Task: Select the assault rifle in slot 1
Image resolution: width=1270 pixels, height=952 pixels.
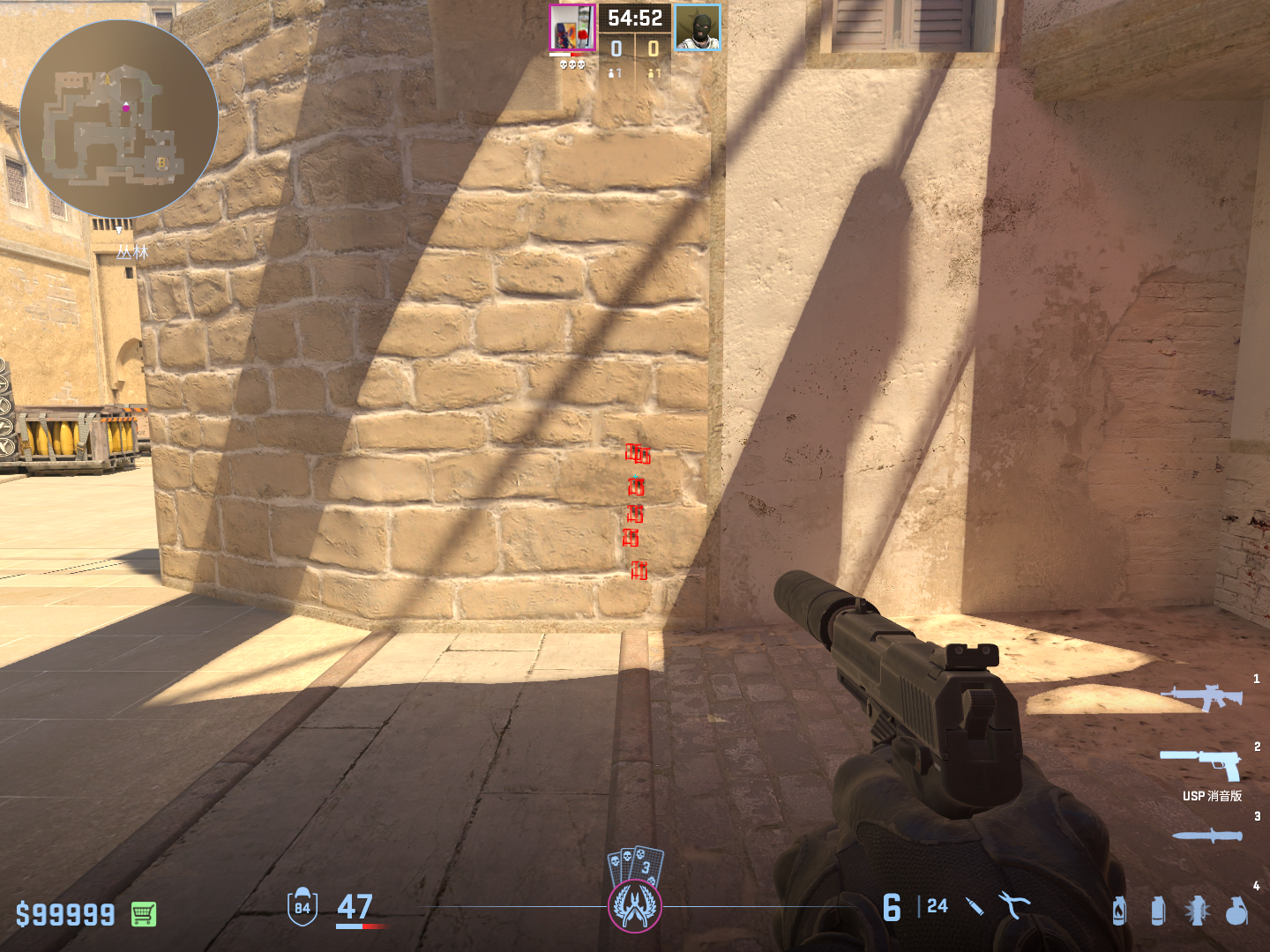Action: click(1202, 697)
